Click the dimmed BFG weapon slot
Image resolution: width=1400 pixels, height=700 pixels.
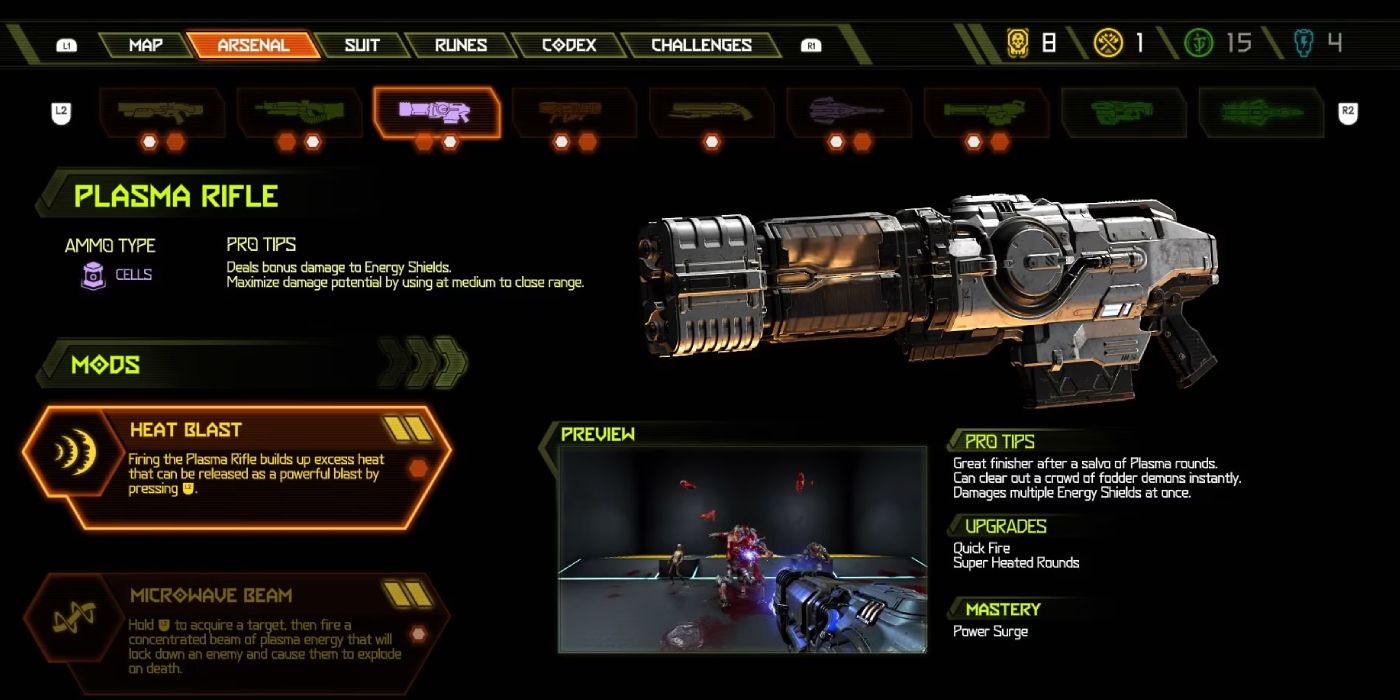point(1123,111)
